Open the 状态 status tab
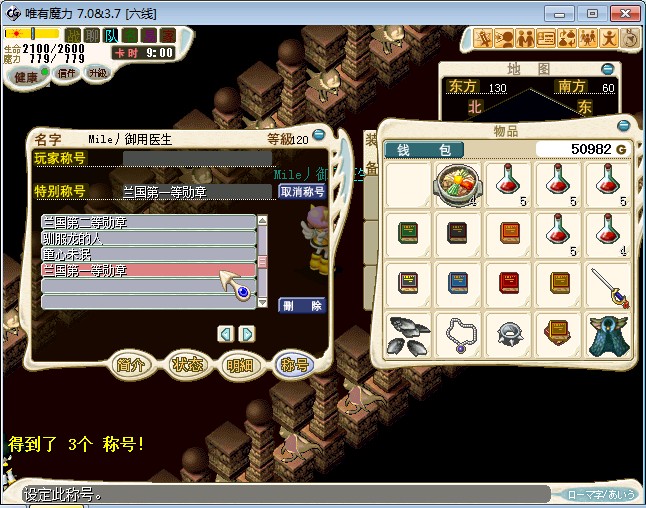The width and height of the screenshot is (646, 508). 188,365
